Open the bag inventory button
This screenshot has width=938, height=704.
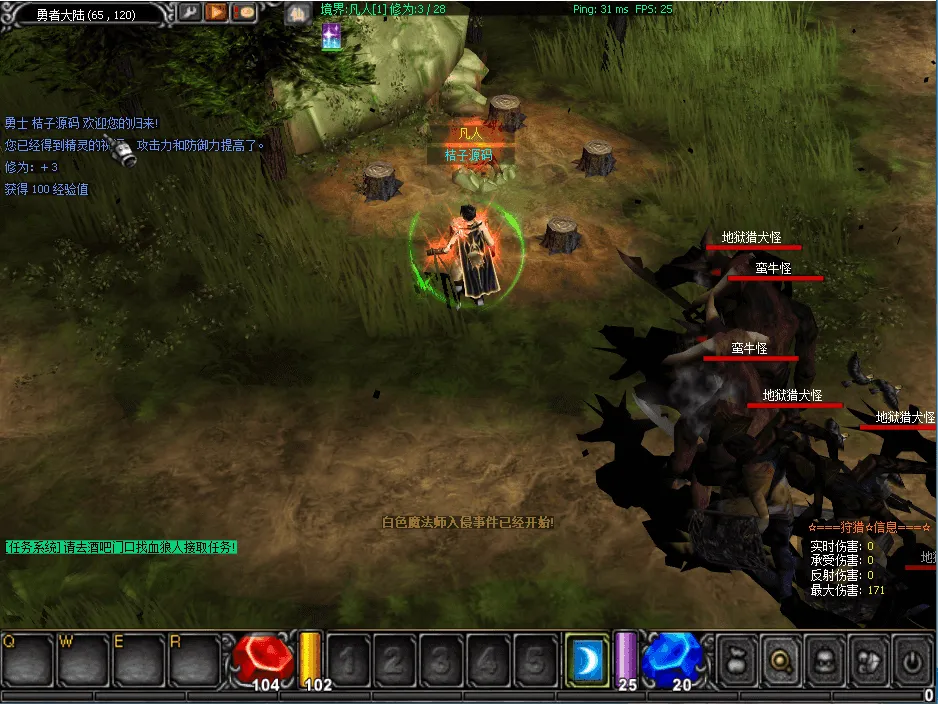click(x=737, y=660)
